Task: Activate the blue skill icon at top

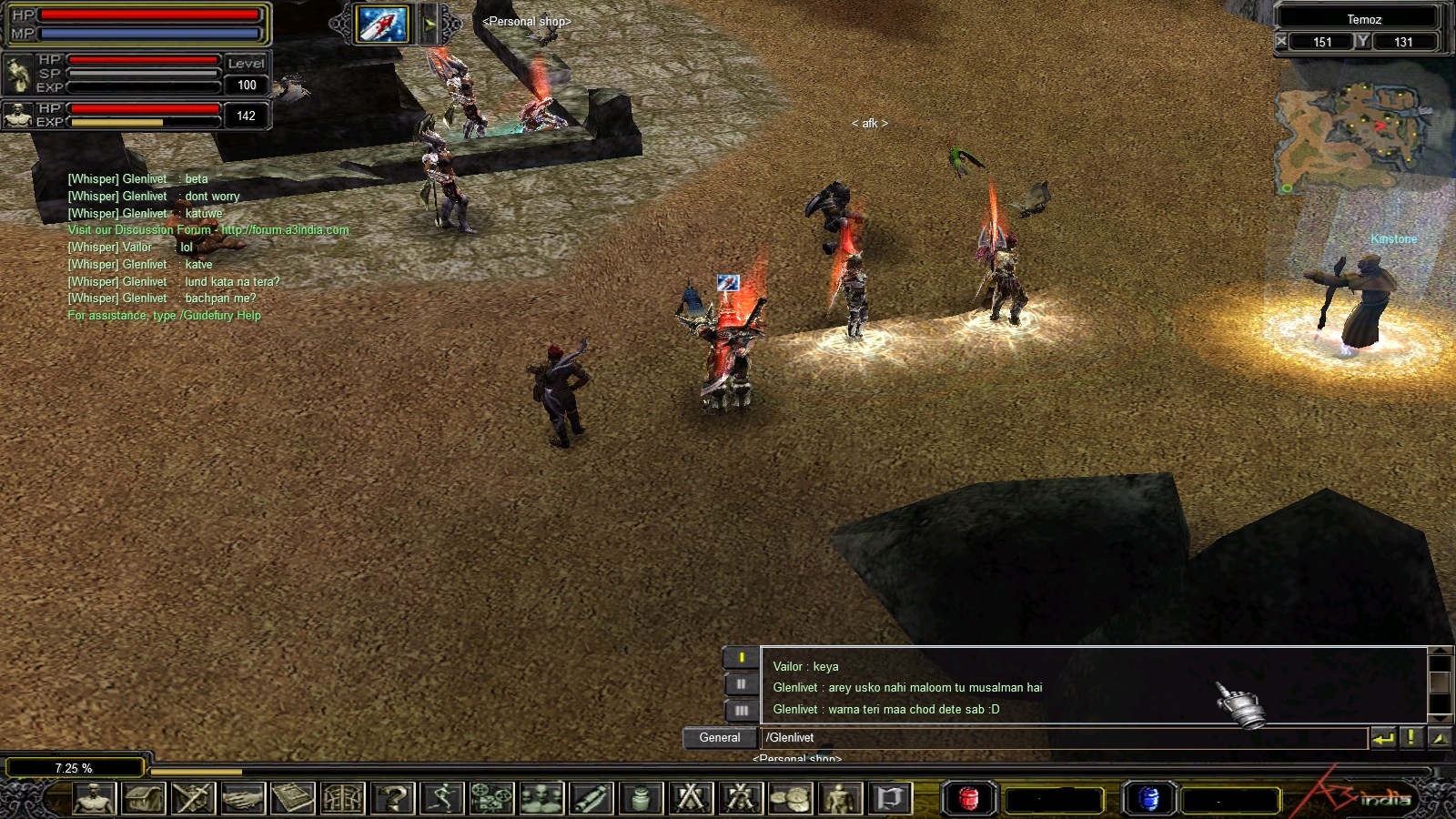Action: 382,24
